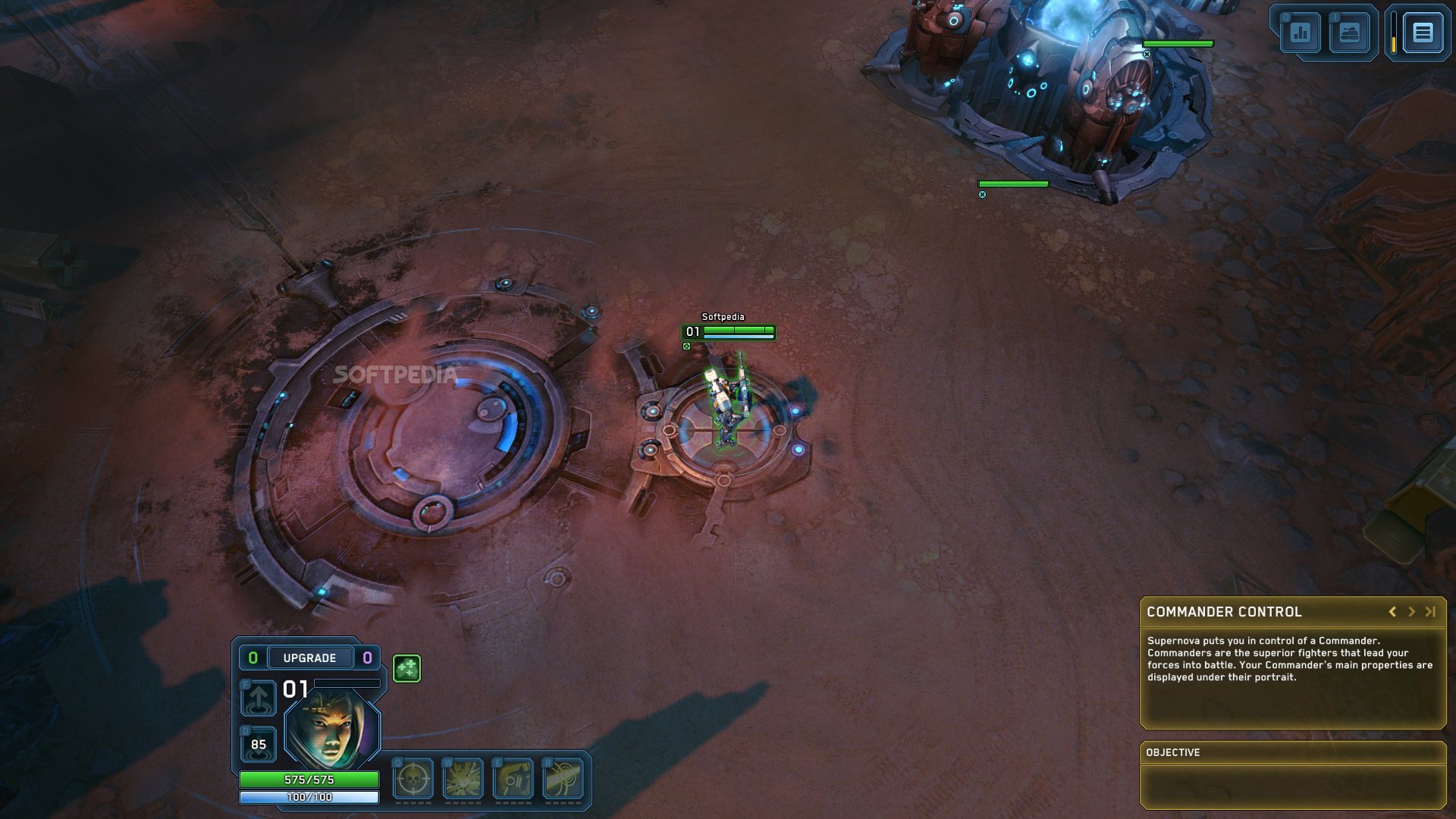
Task: Click the green healing crosses buff icon
Action: 406,668
